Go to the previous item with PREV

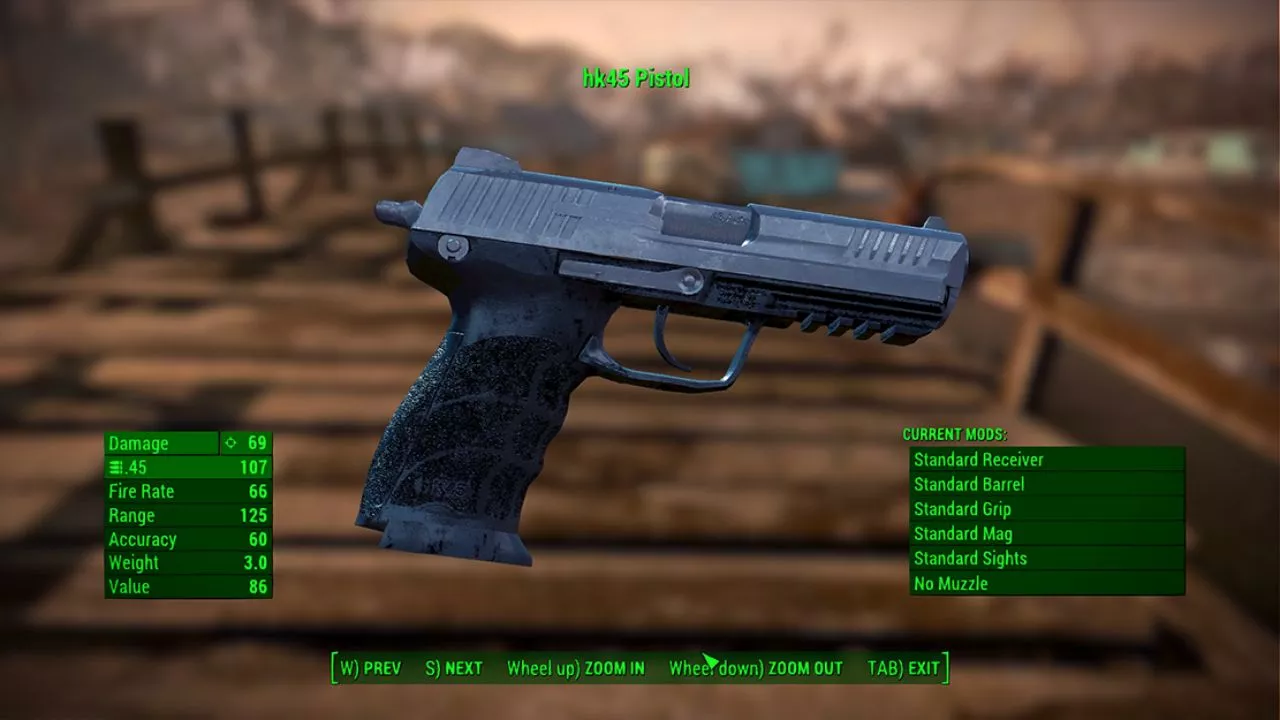tap(370, 668)
